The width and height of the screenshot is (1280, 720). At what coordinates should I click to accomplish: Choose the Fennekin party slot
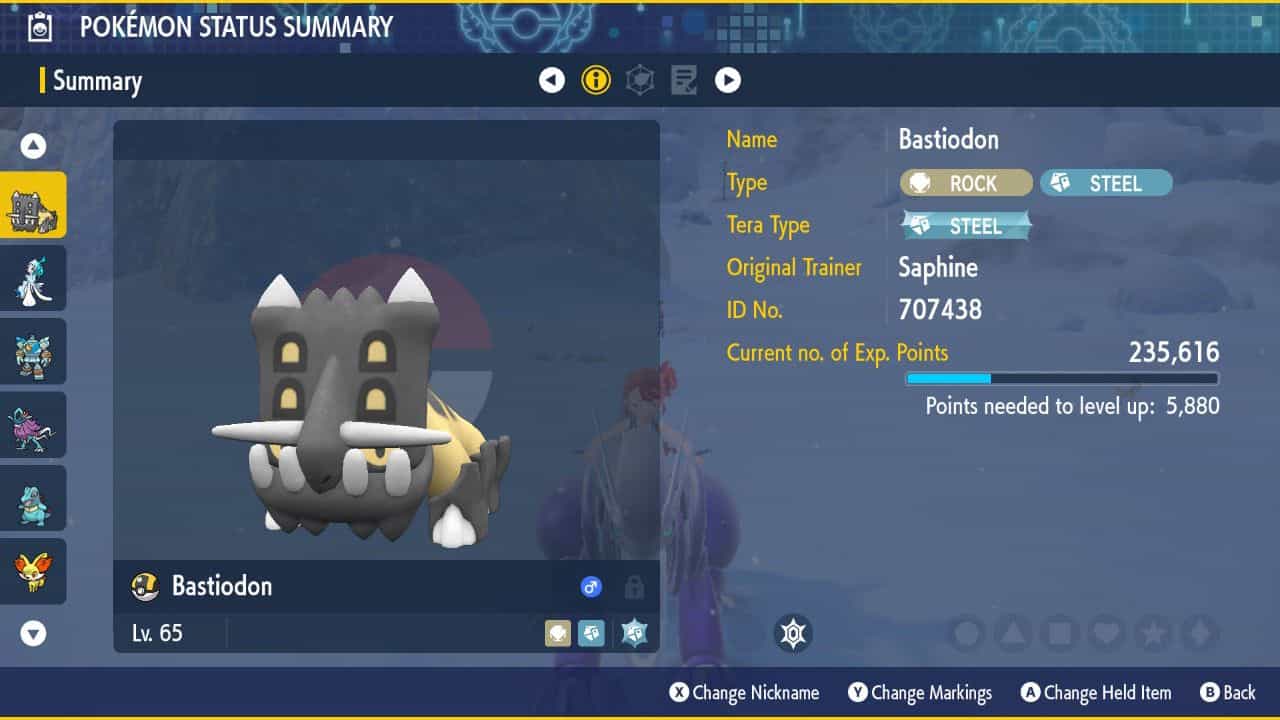click(33, 571)
